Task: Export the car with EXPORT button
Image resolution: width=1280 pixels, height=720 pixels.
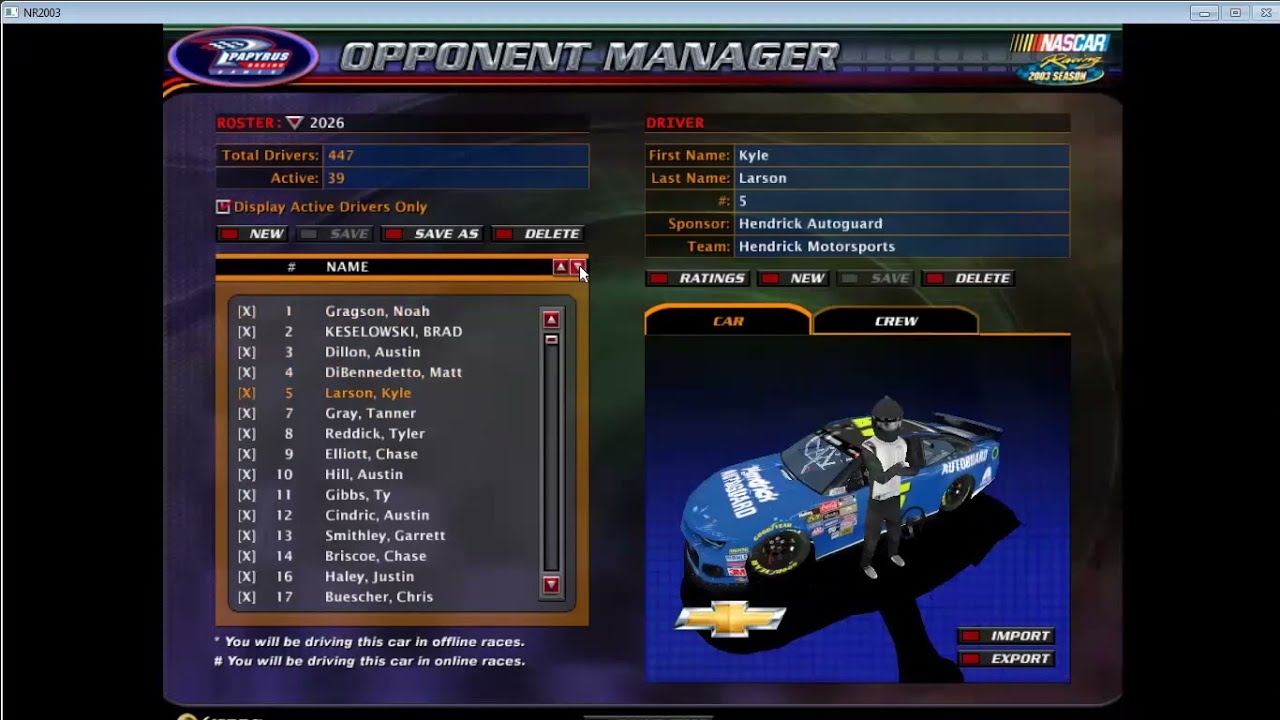Action: 1007,659
